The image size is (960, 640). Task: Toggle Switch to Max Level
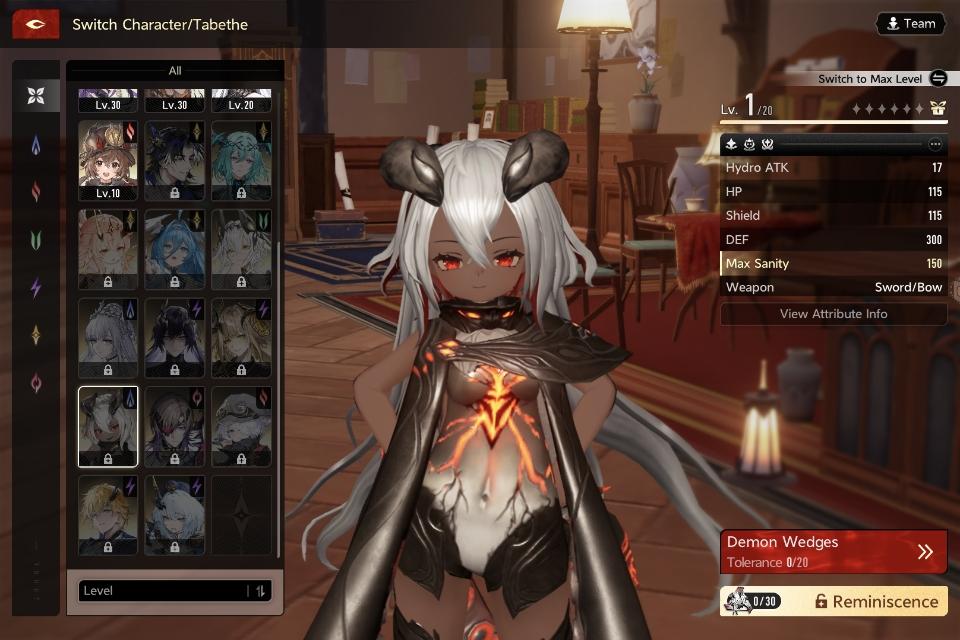937,79
